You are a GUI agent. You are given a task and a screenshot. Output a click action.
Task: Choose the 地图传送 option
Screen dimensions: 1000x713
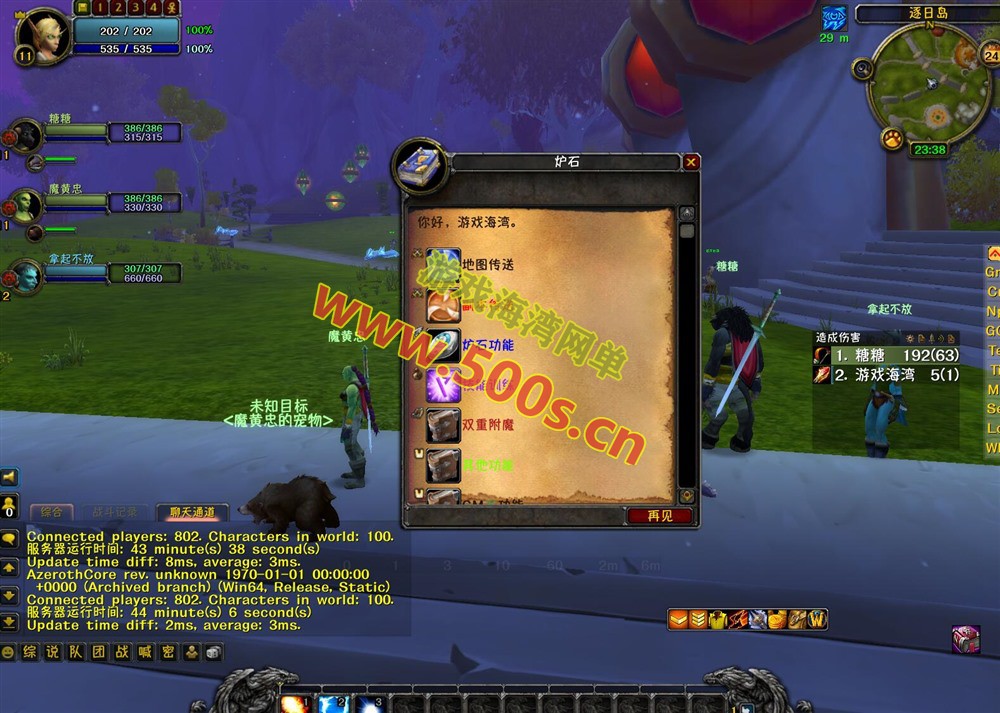(487, 265)
